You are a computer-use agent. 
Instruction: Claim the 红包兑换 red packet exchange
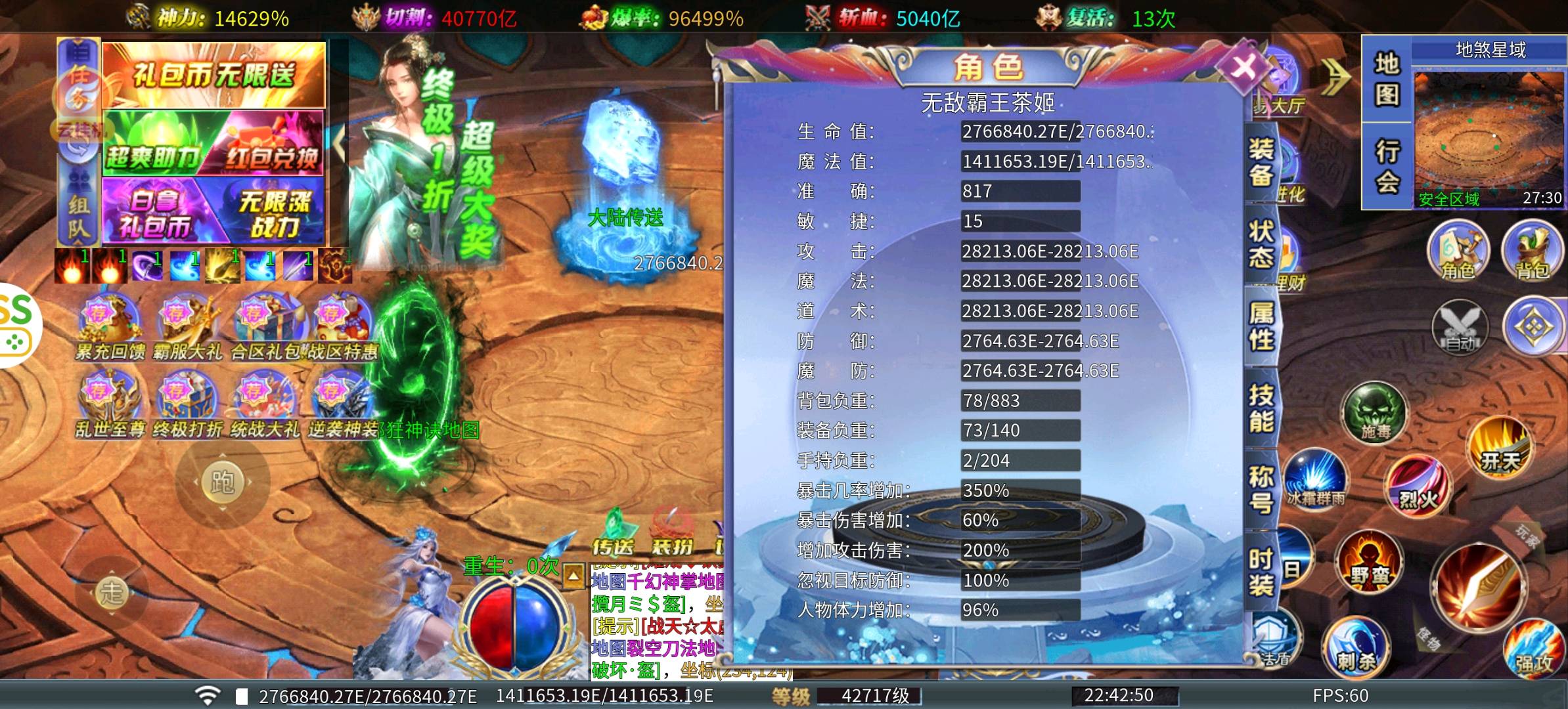[x=271, y=144]
